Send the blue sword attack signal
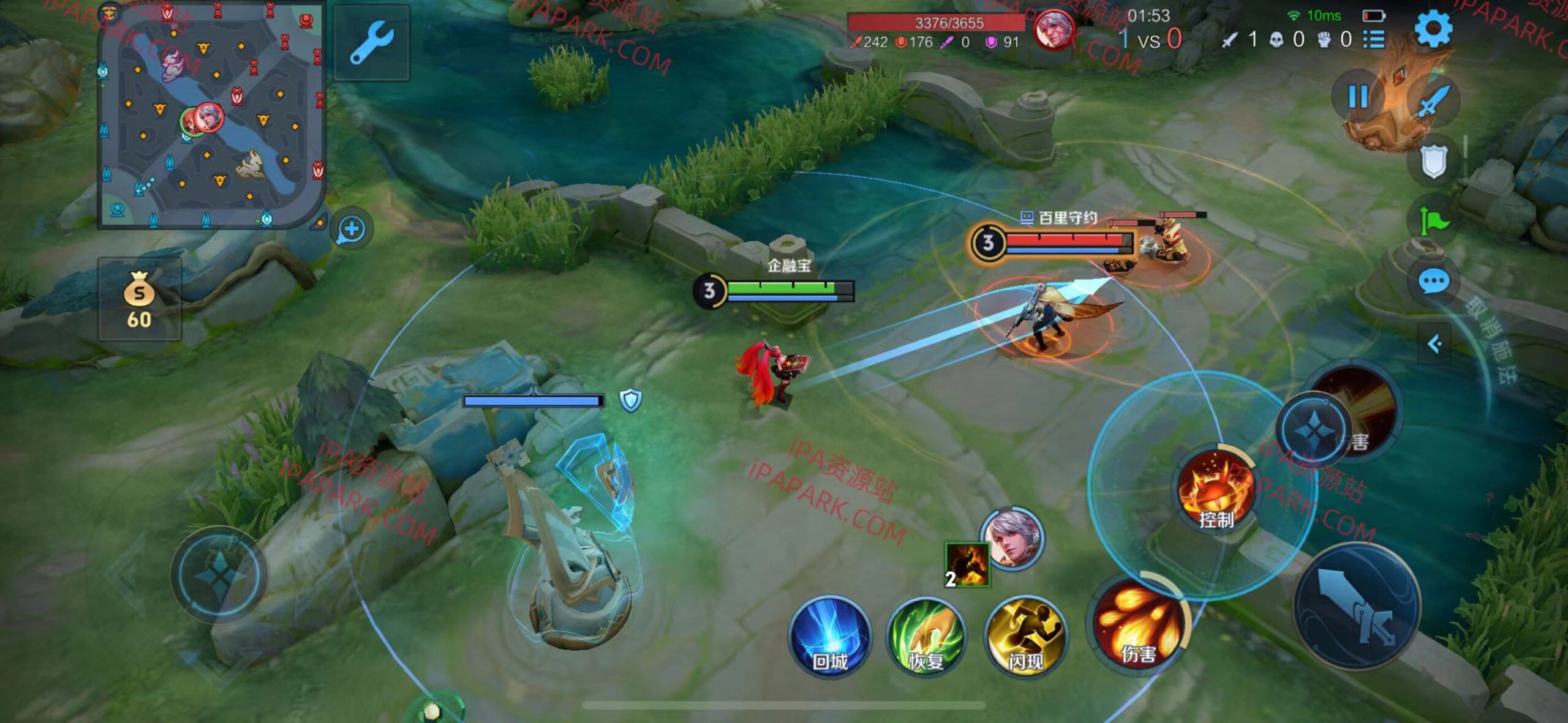This screenshot has height=723, width=1568. pos(1433,101)
